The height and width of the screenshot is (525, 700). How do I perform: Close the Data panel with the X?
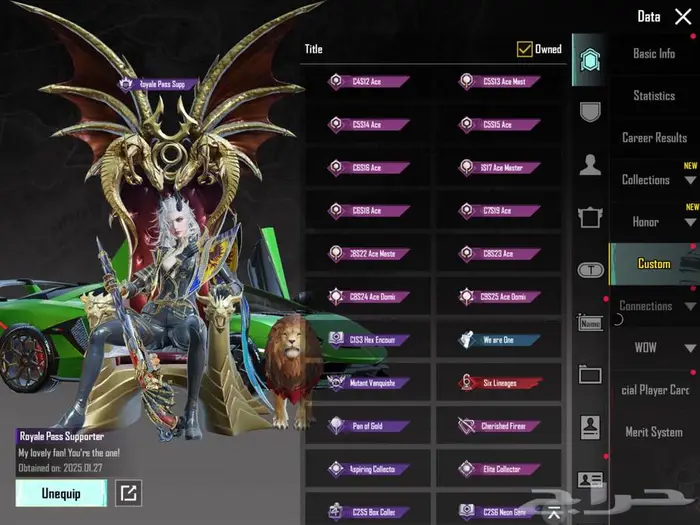point(683,17)
